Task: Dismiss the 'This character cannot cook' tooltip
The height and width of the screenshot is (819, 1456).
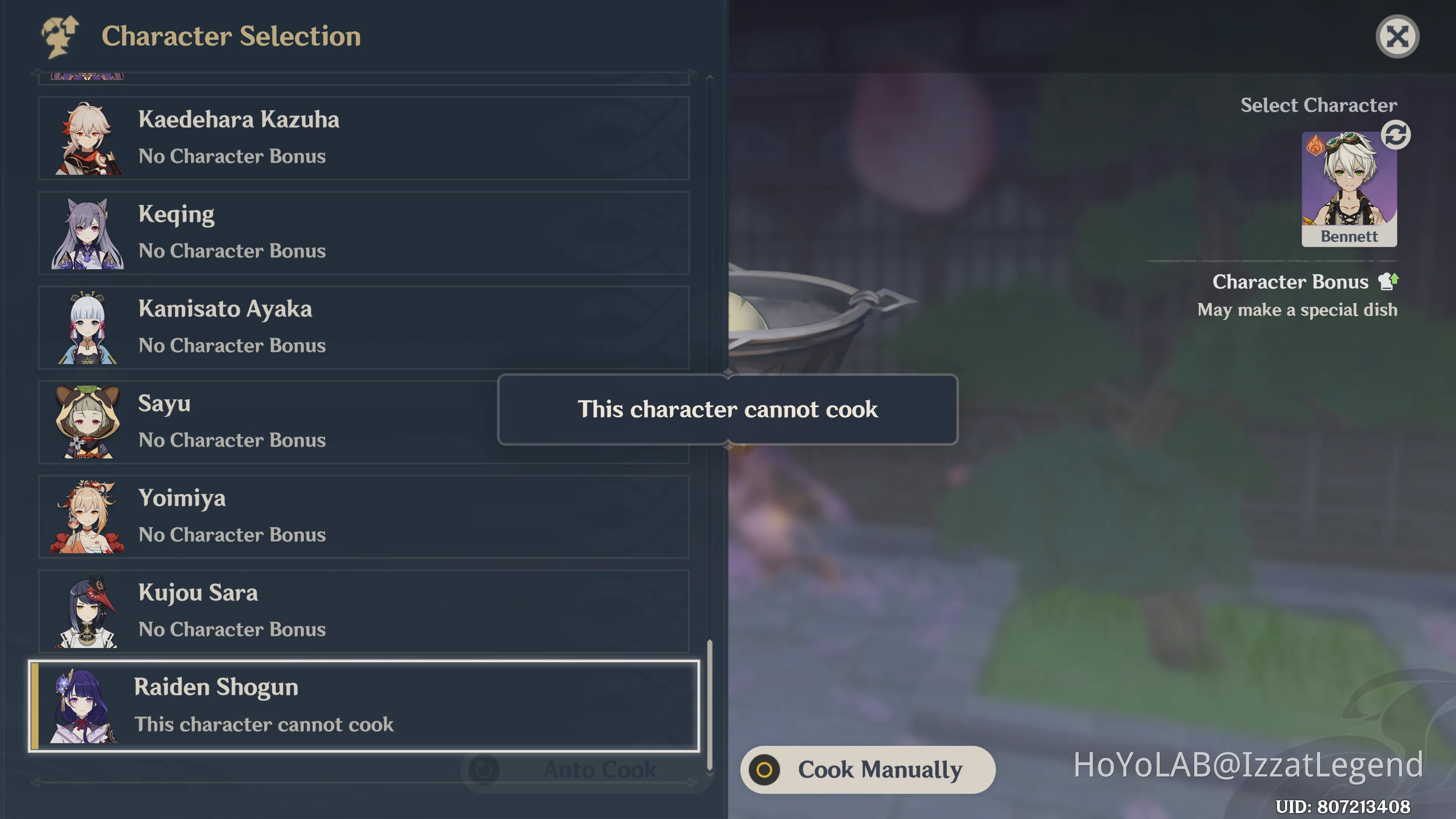Action: pyautogui.click(x=728, y=410)
